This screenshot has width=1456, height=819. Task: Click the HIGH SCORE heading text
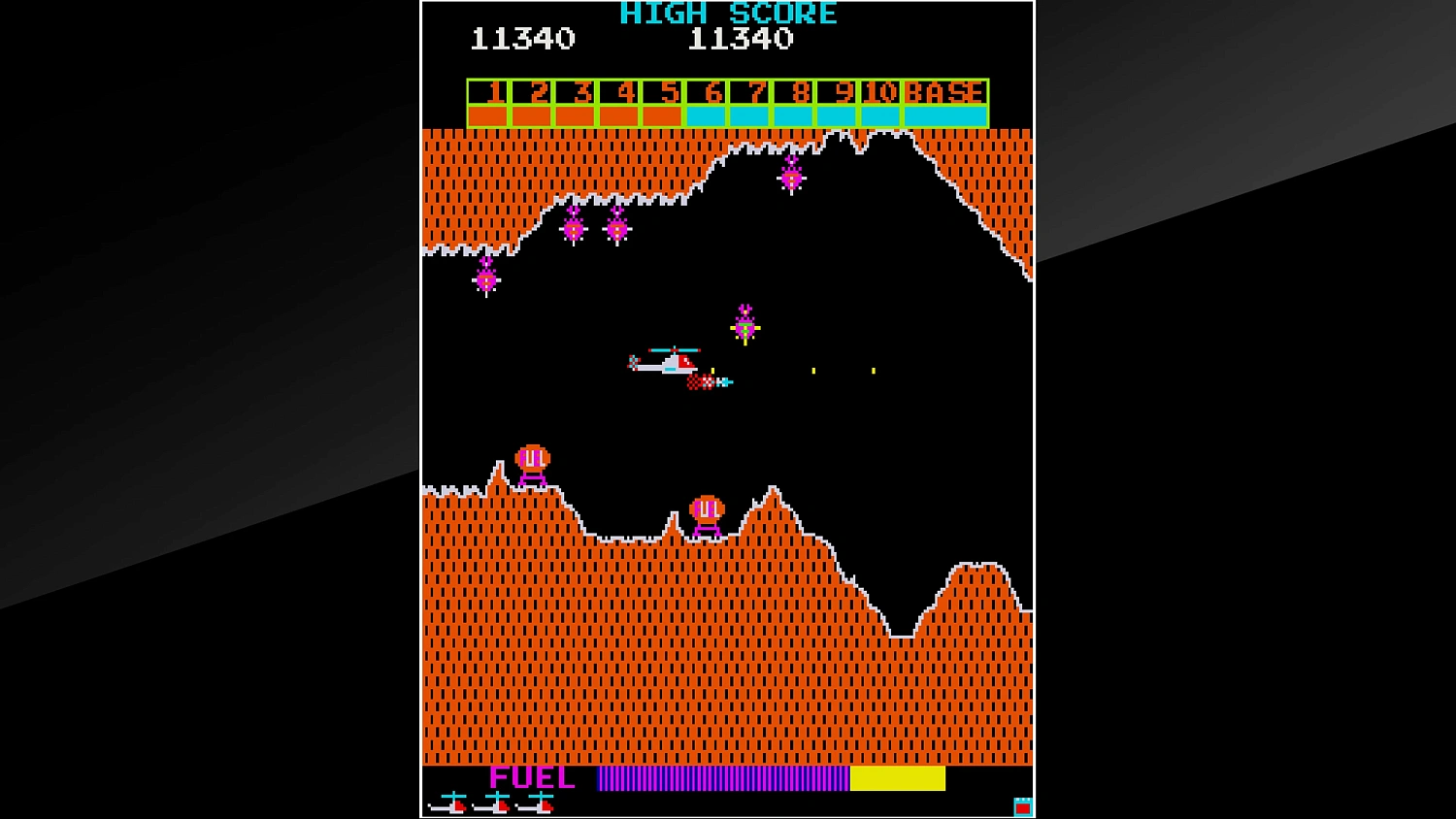pos(730,13)
